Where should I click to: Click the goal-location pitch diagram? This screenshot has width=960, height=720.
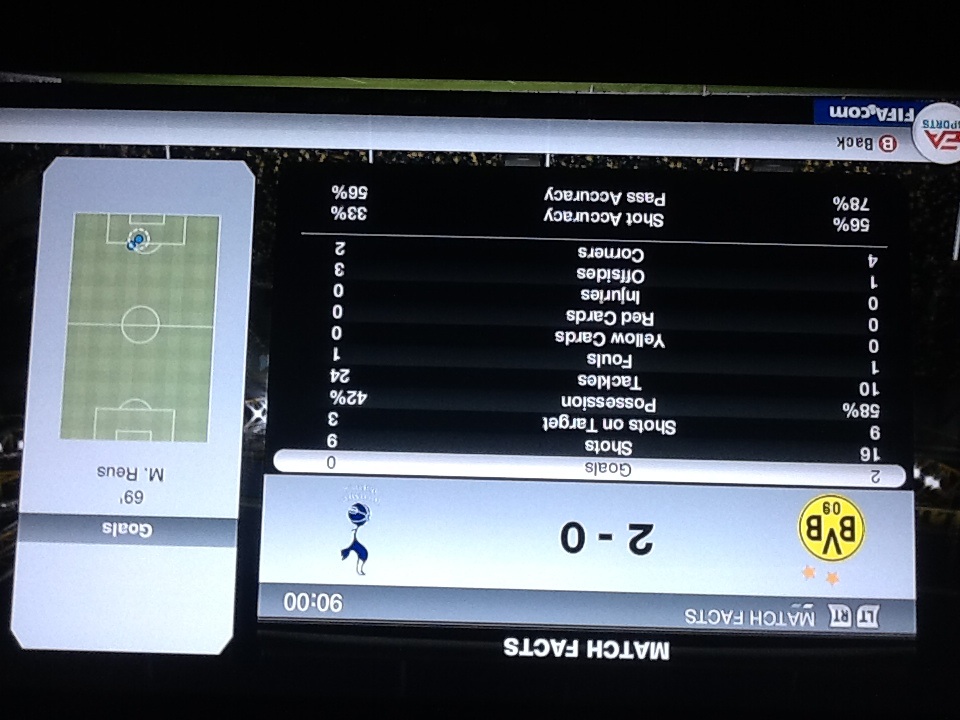139,327
